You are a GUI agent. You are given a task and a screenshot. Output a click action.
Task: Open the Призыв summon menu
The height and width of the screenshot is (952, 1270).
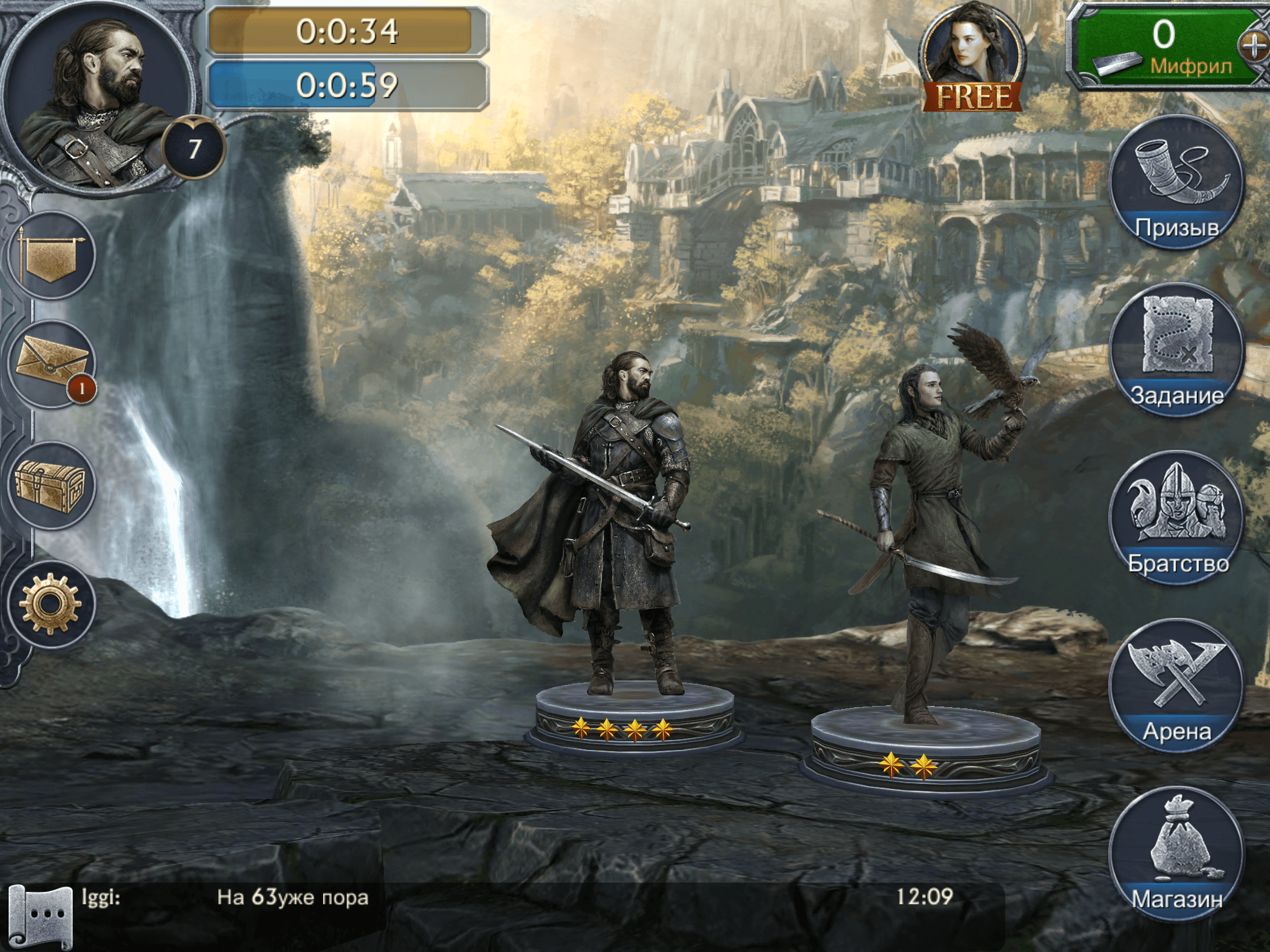[1176, 183]
